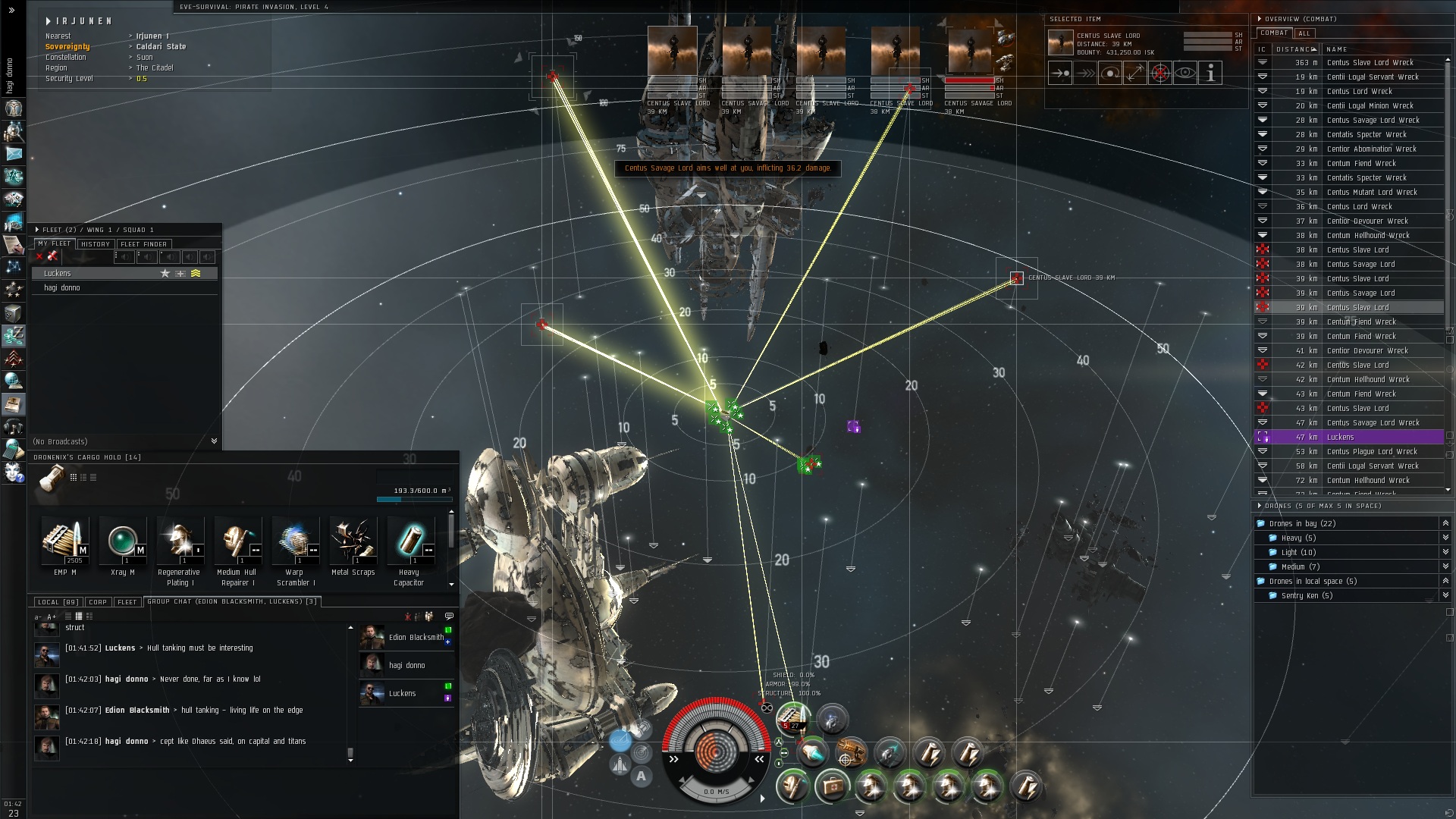The image size is (1456, 819).
Task: Pick the Metal Scraps cargo item
Action: tap(353, 541)
